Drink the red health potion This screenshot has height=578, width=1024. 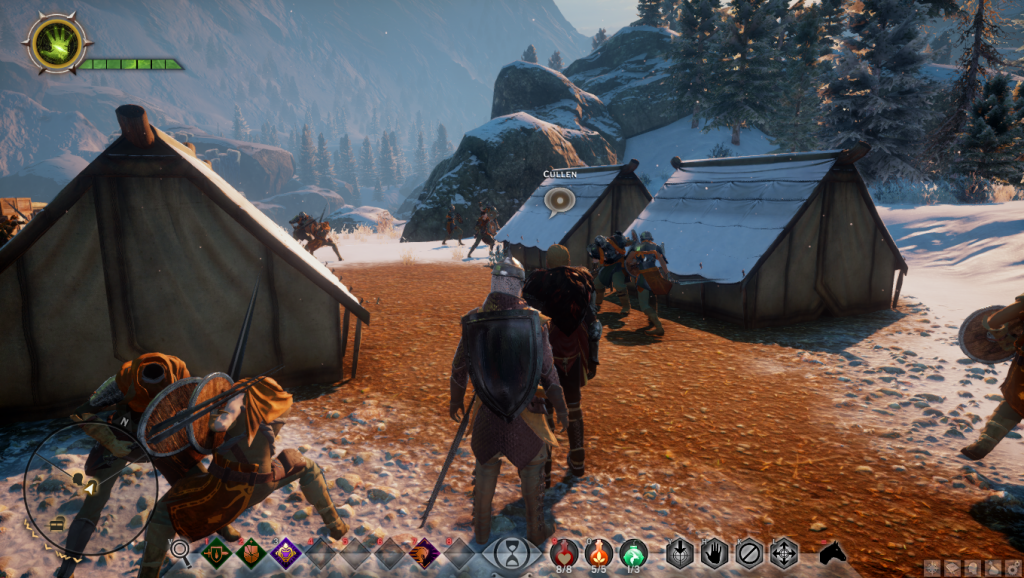tap(564, 551)
